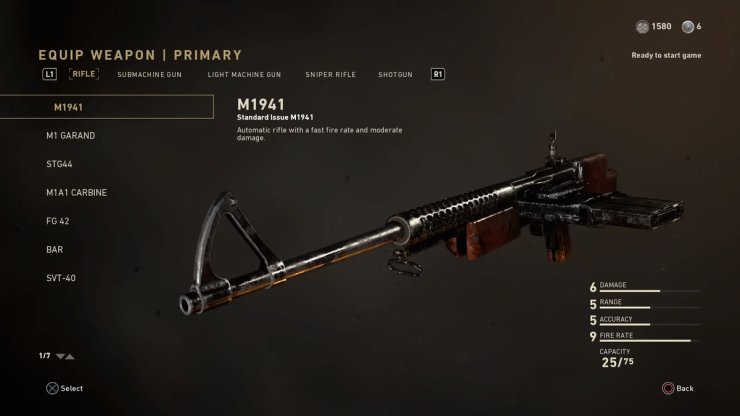Pick the SVT-40 from the list
Screen dimensions: 740x416
[61, 278]
